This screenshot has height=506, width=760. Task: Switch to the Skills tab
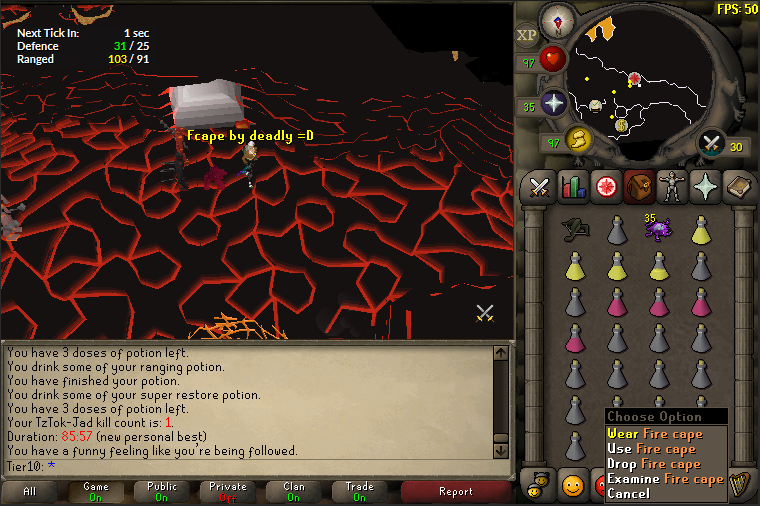click(x=573, y=186)
